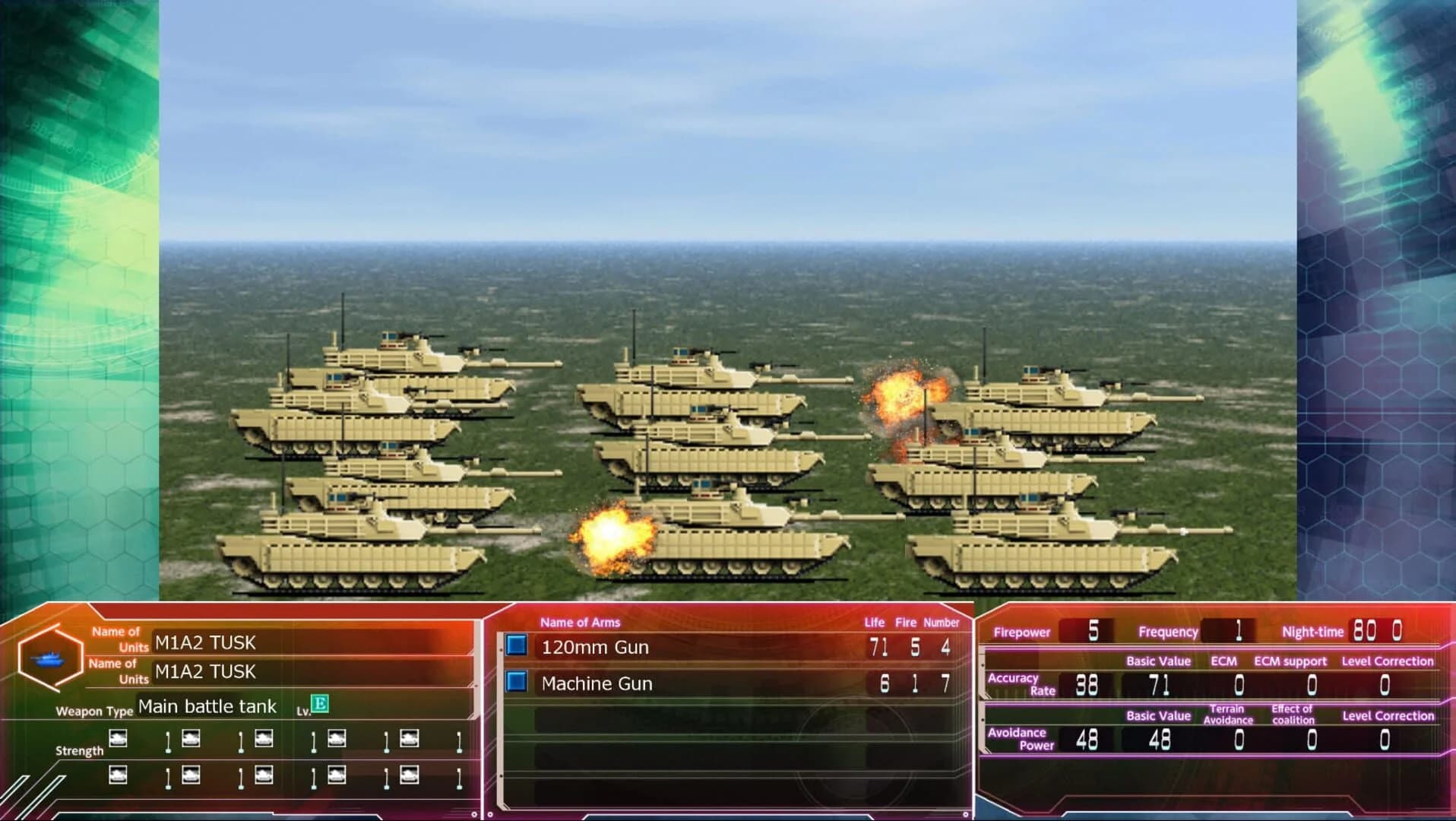Click the Name of Arms column header
The height and width of the screenshot is (821, 1456).
tap(581, 623)
